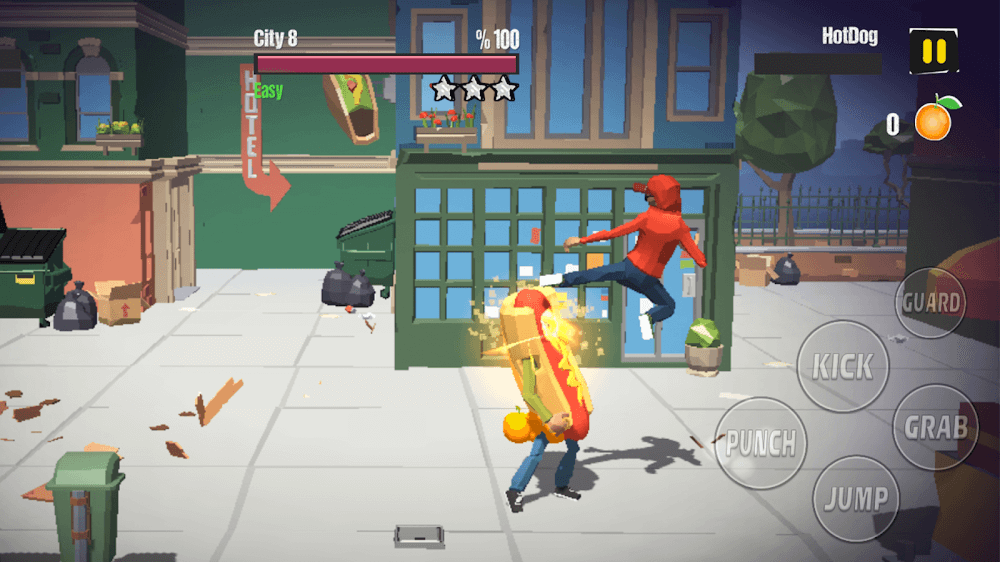
Task: Use the PUNCH attack button
Action: [761, 443]
